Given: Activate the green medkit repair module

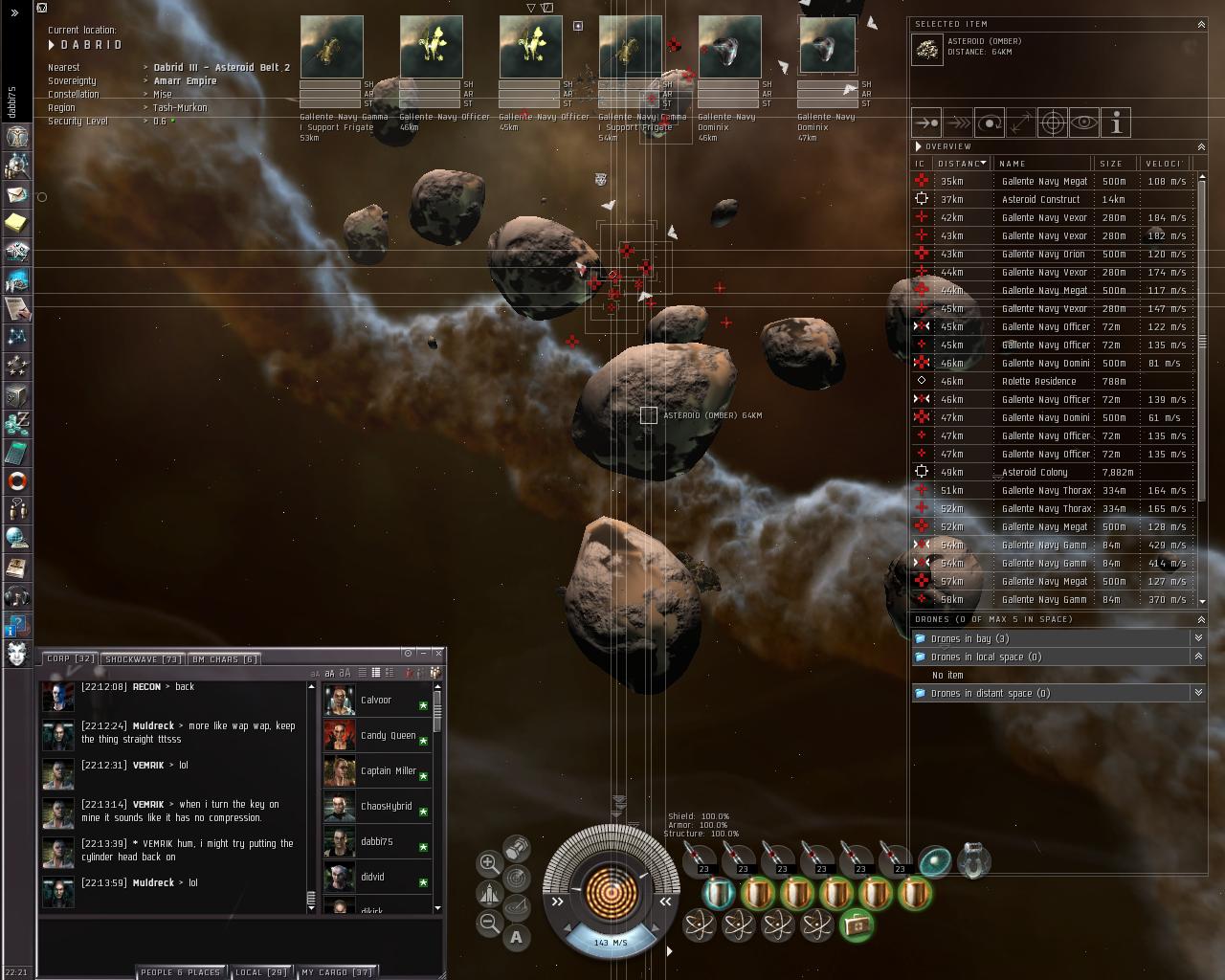Looking at the screenshot, I should click(x=856, y=924).
